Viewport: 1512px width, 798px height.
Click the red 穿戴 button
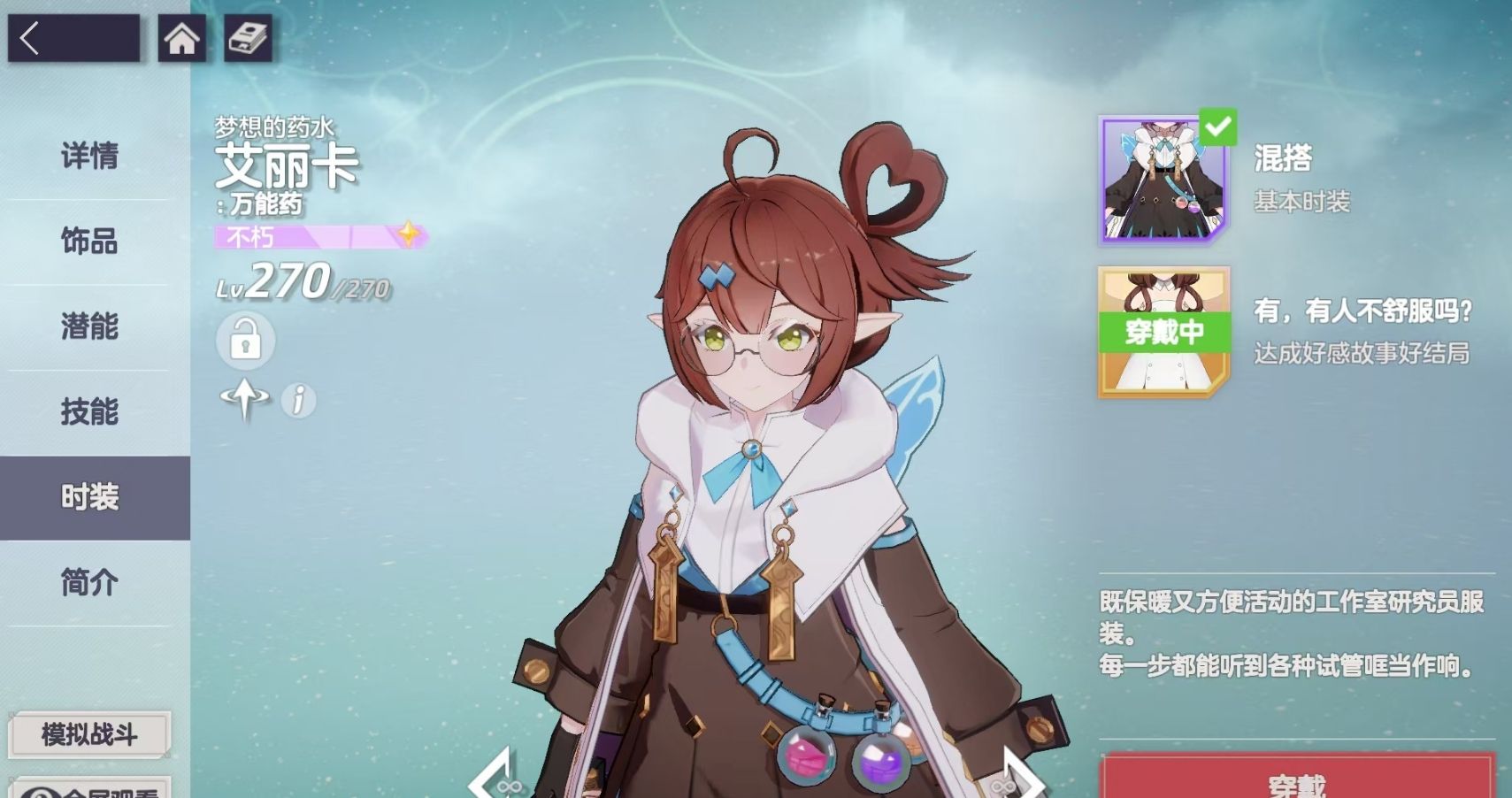[x=1297, y=779]
